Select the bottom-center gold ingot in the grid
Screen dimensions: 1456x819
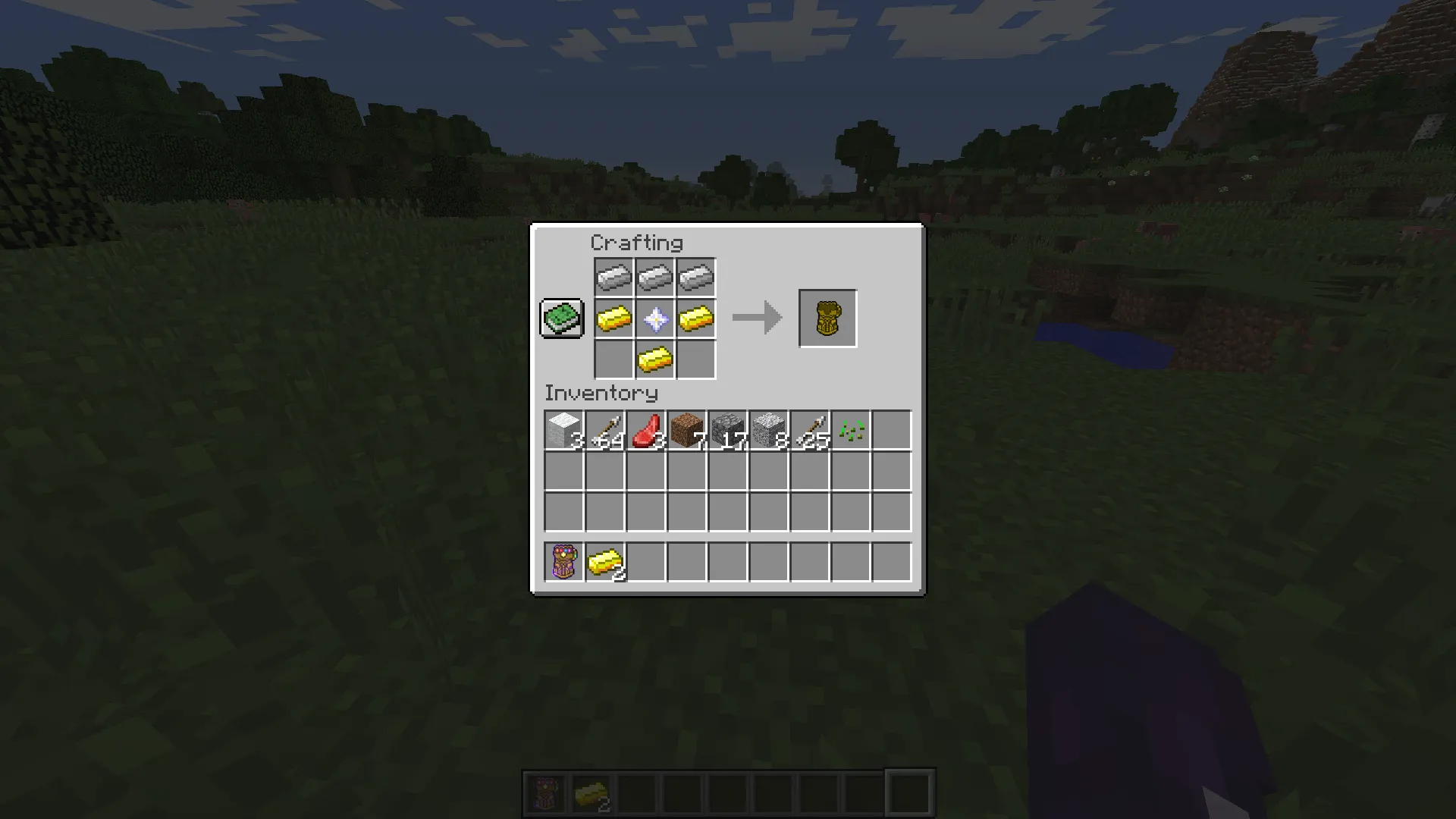655,359
